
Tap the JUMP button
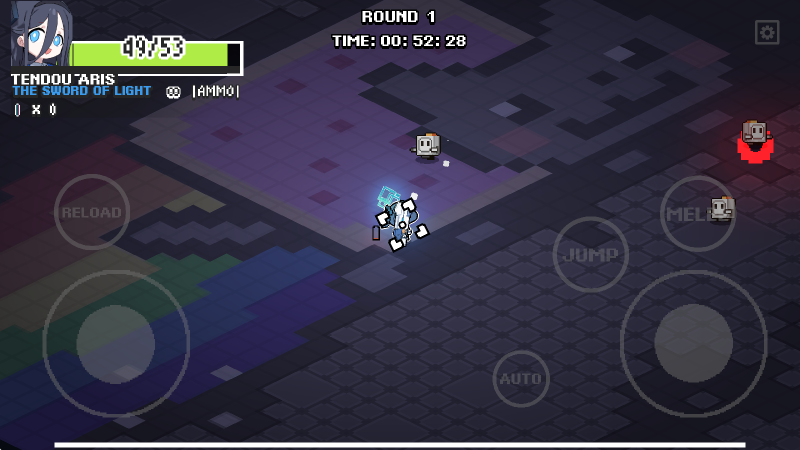(x=590, y=255)
